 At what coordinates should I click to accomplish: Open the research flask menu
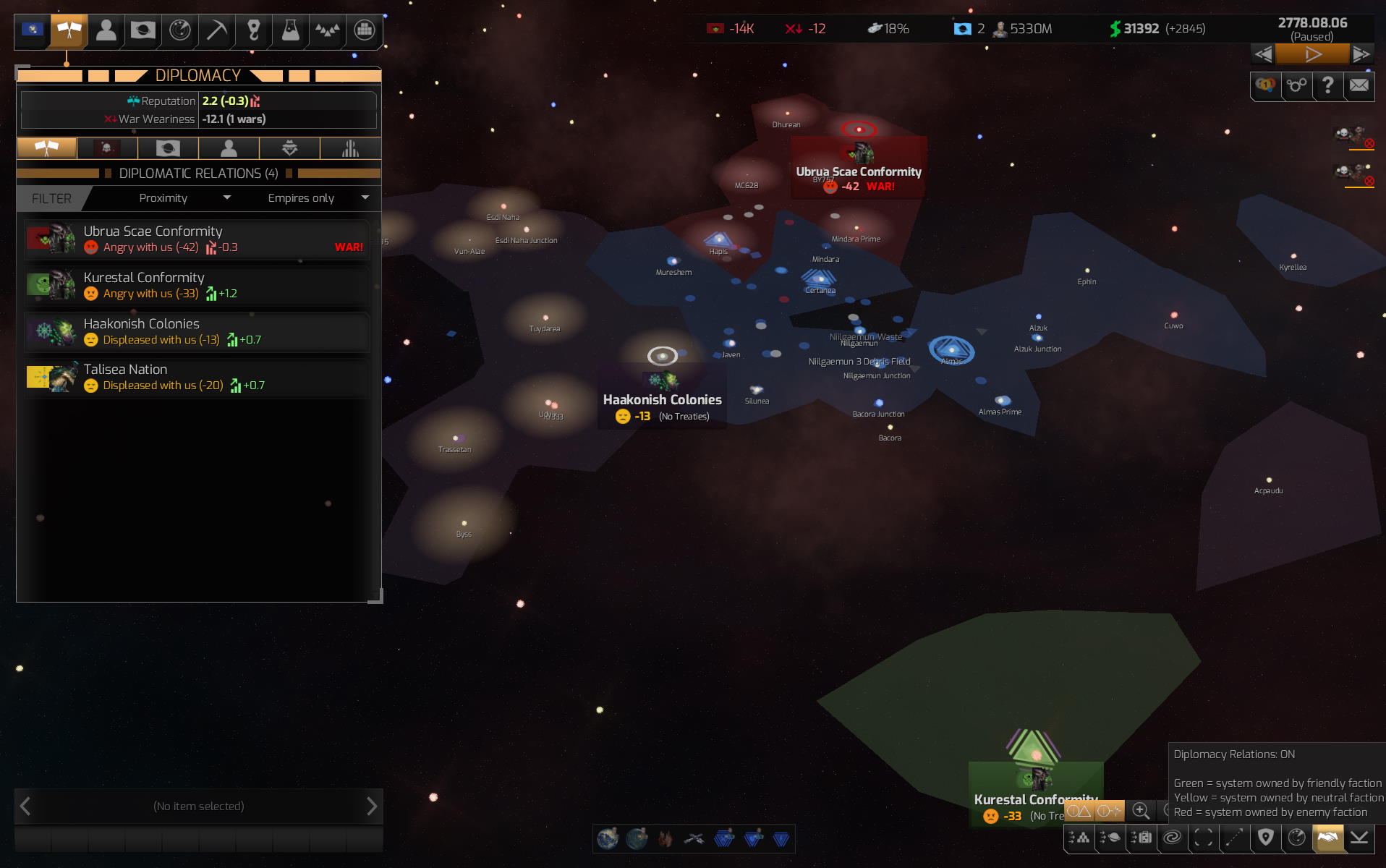tap(290, 30)
